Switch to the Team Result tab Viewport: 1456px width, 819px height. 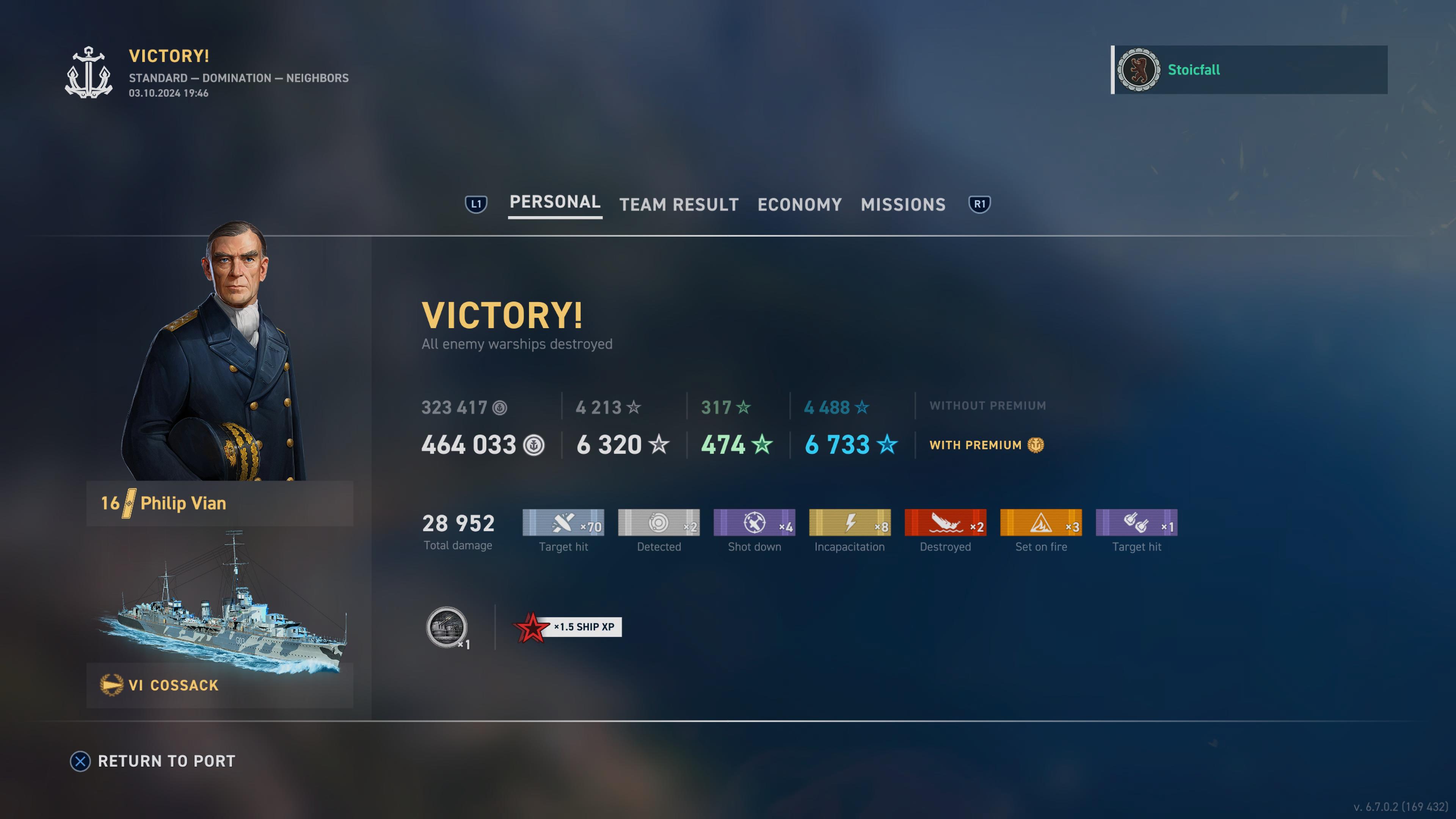679,205
